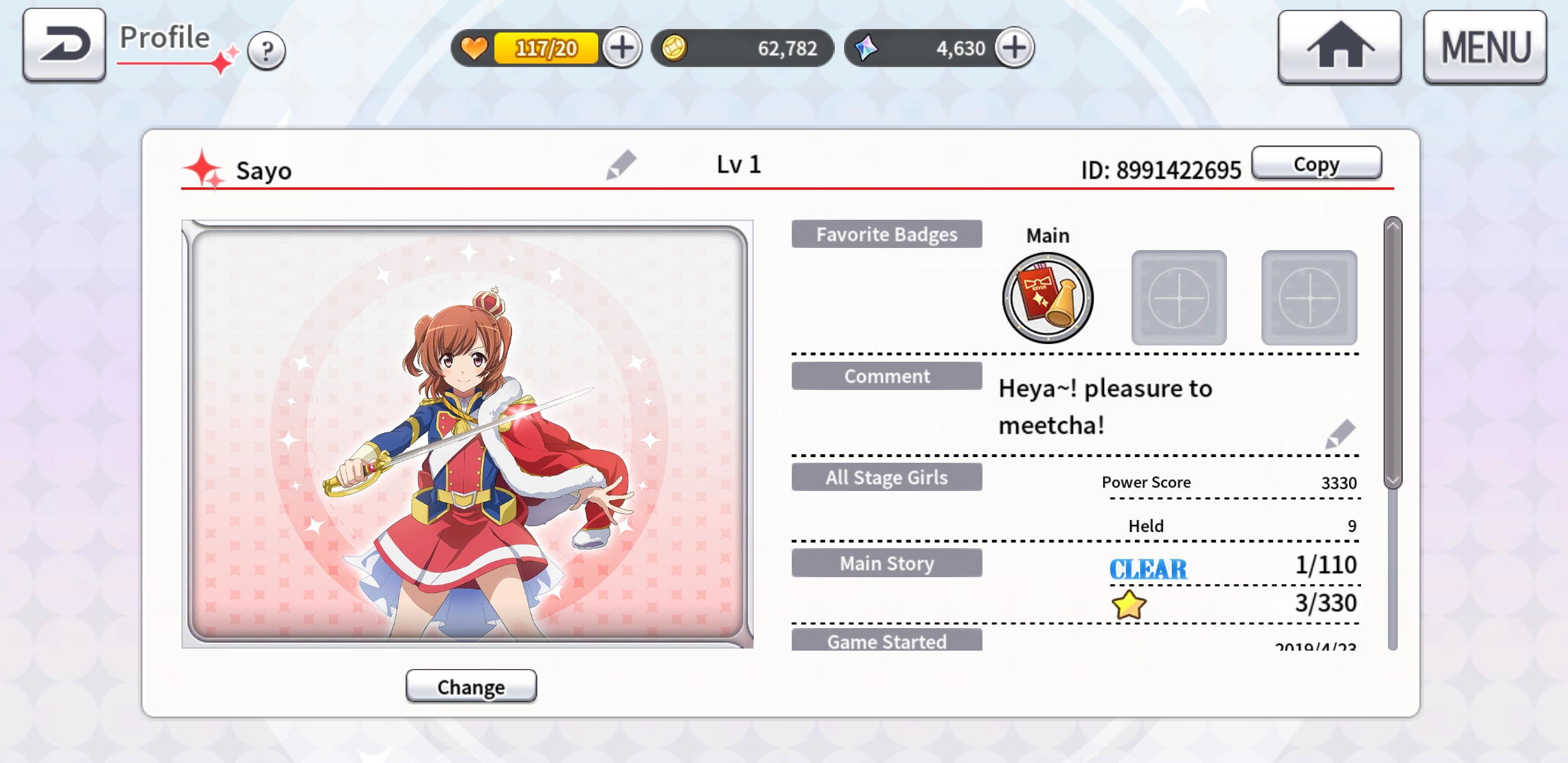Open the Profile help question mark
This screenshot has width=1568, height=763.
(266, 51)
